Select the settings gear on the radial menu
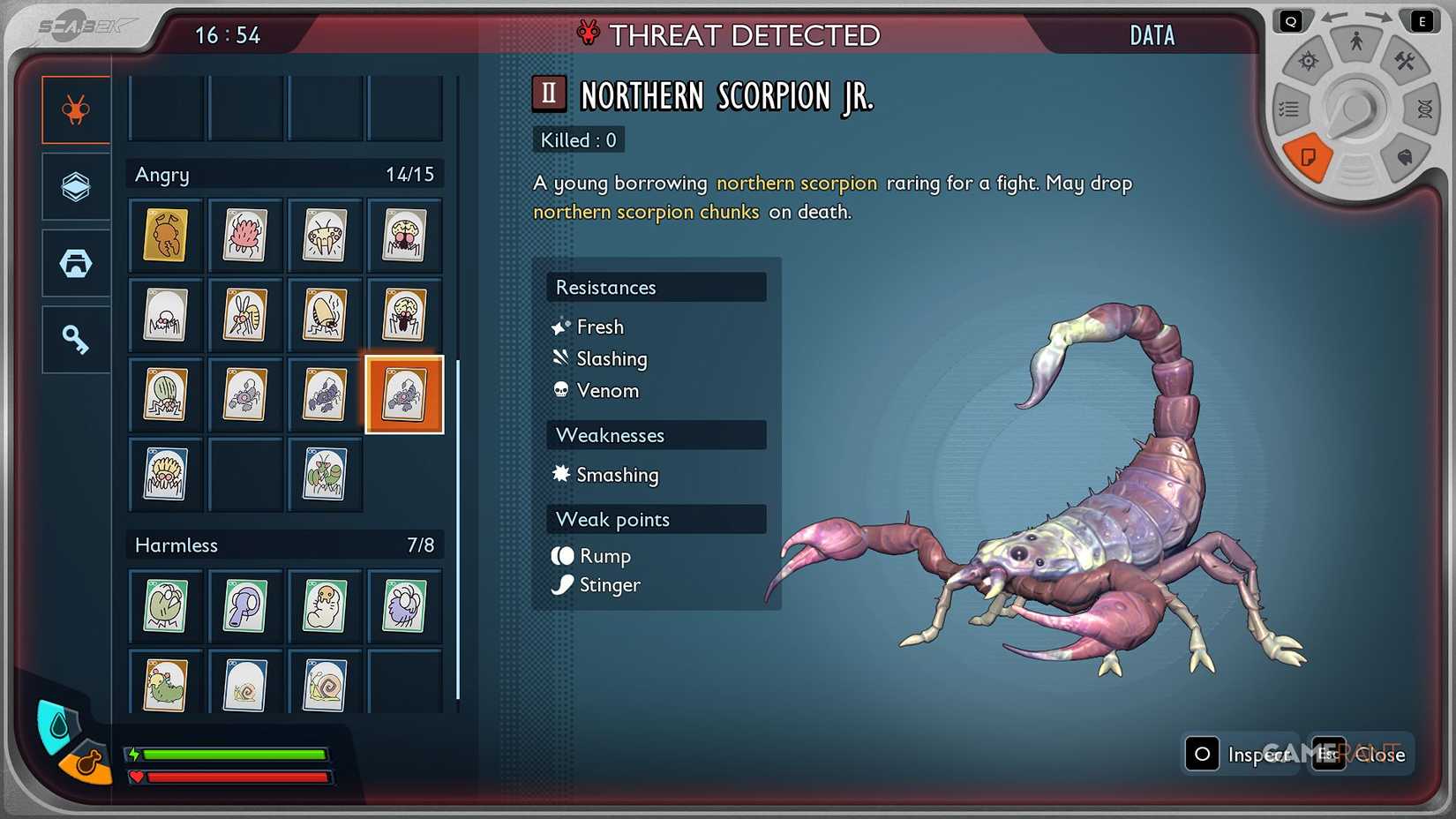 click(x=1307, y=60)
